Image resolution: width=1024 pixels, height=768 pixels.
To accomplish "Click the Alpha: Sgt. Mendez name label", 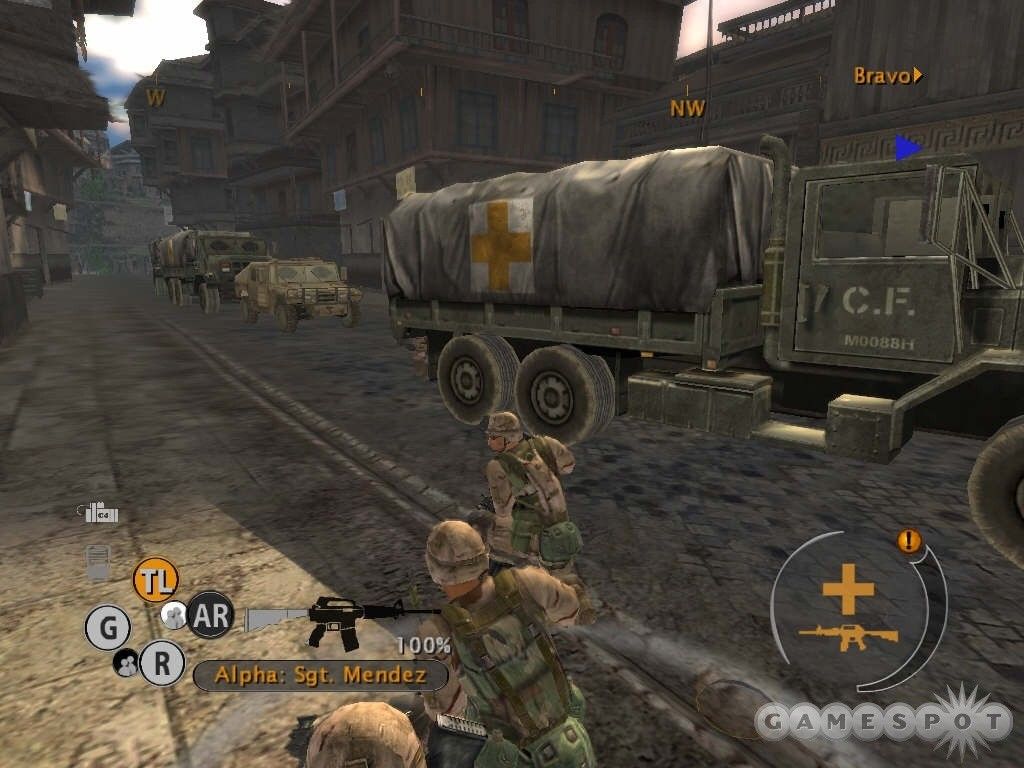I will 320,675.
